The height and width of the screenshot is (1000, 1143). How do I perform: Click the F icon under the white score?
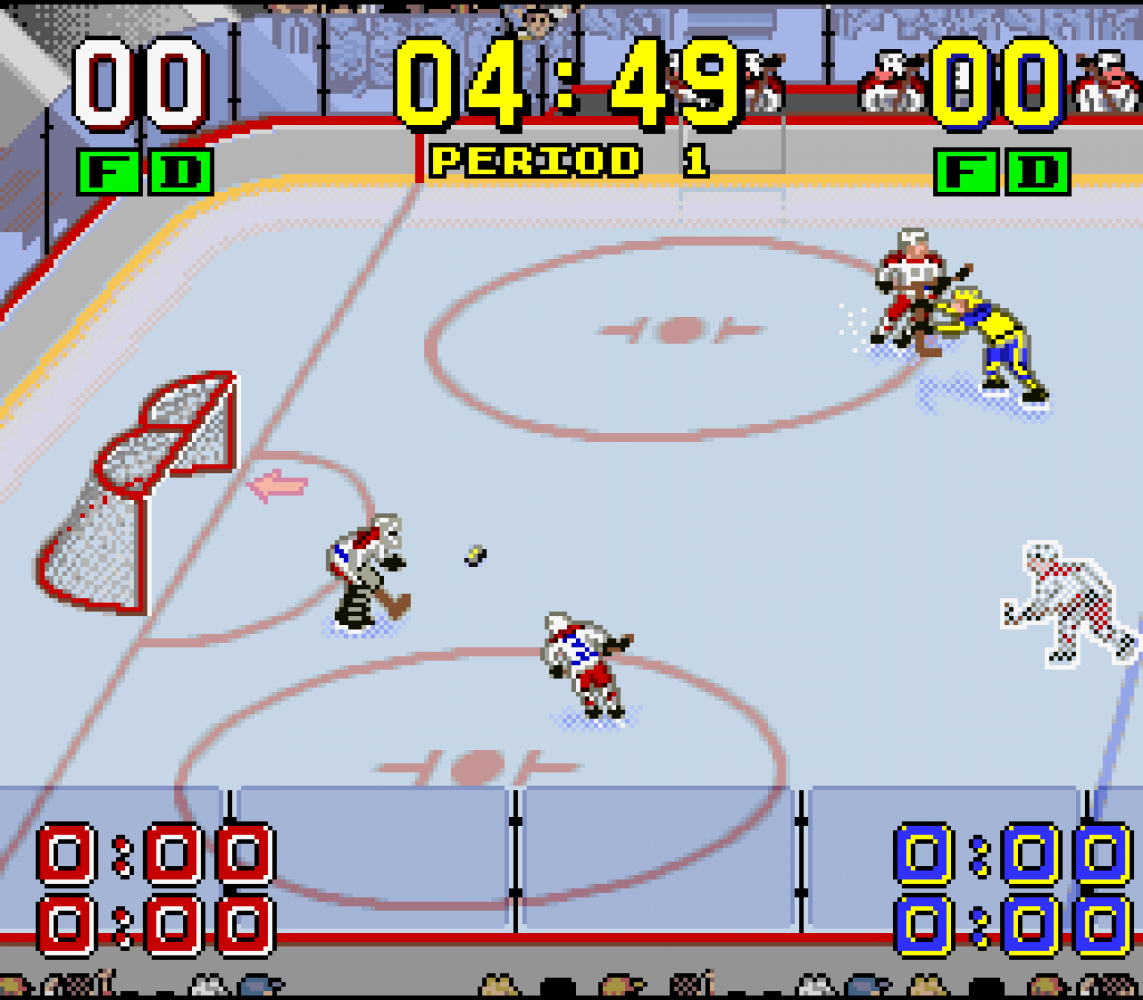click(x=109, y=171)
